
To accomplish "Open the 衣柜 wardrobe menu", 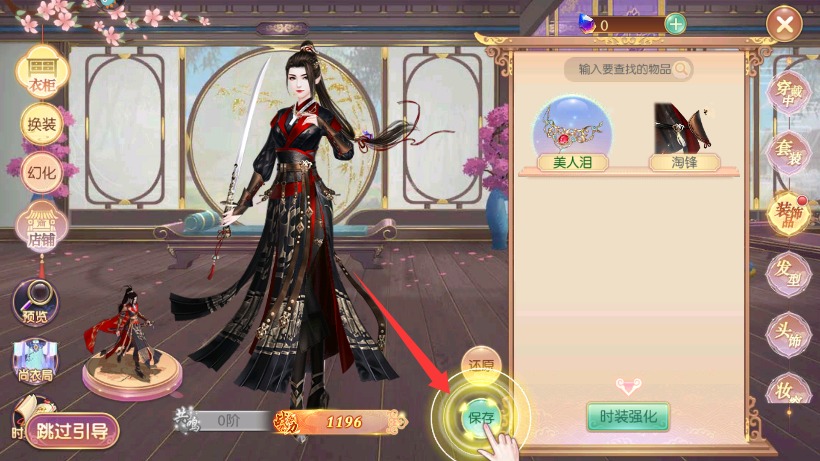I will pos(42,70).
